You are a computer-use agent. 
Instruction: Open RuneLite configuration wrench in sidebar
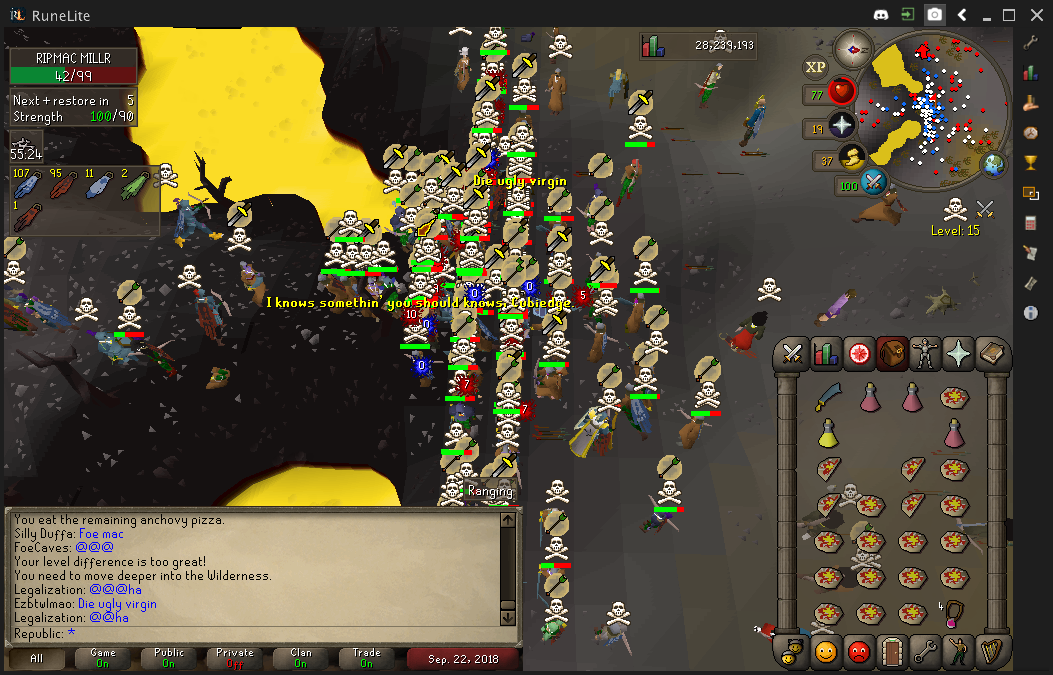coord(1031,42)
